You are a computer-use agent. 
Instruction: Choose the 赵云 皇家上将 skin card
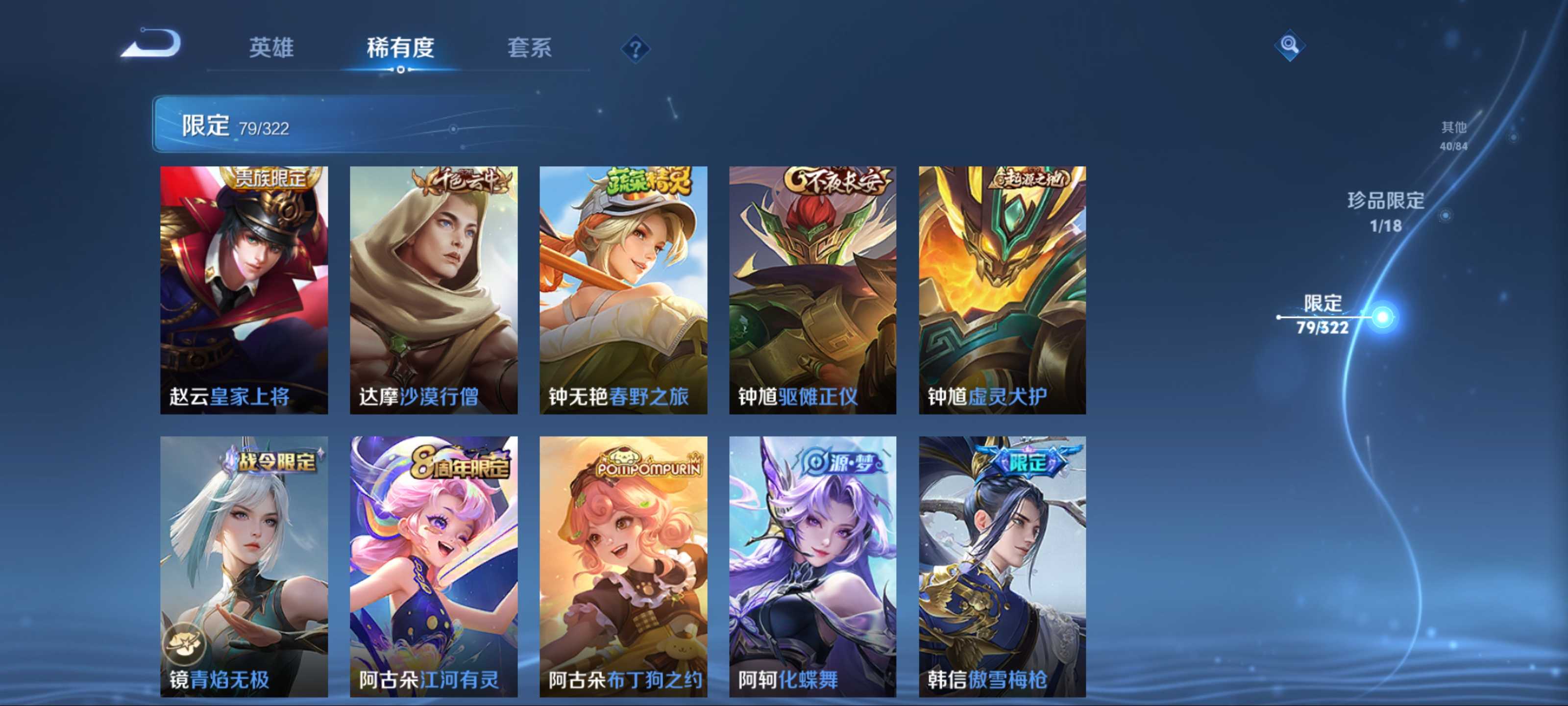tap(244, 290)
